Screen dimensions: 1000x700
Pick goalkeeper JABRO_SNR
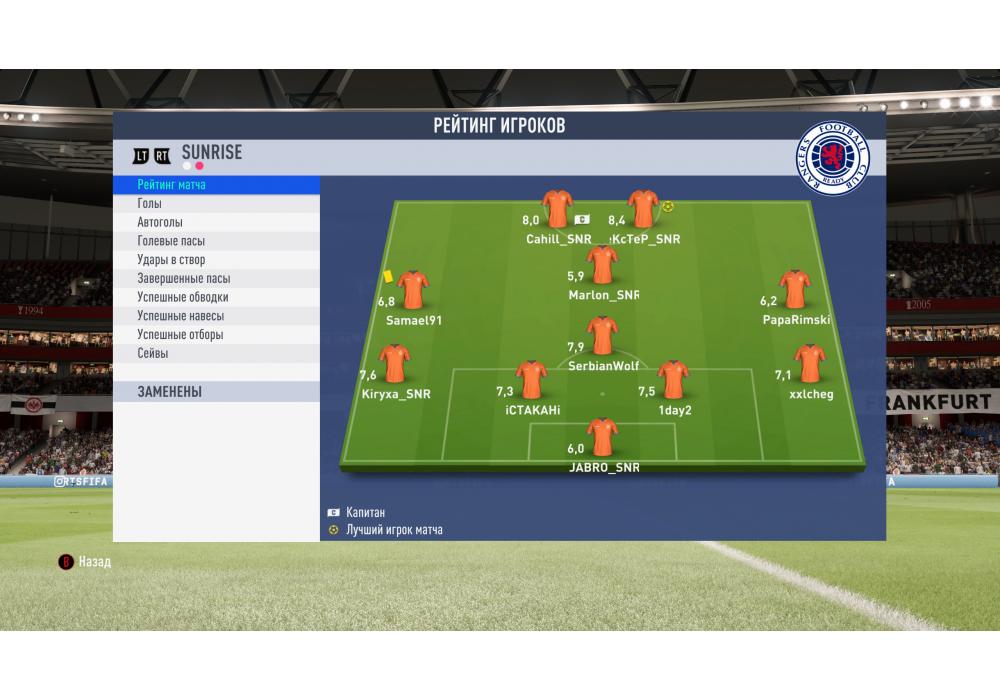point(602,438)
